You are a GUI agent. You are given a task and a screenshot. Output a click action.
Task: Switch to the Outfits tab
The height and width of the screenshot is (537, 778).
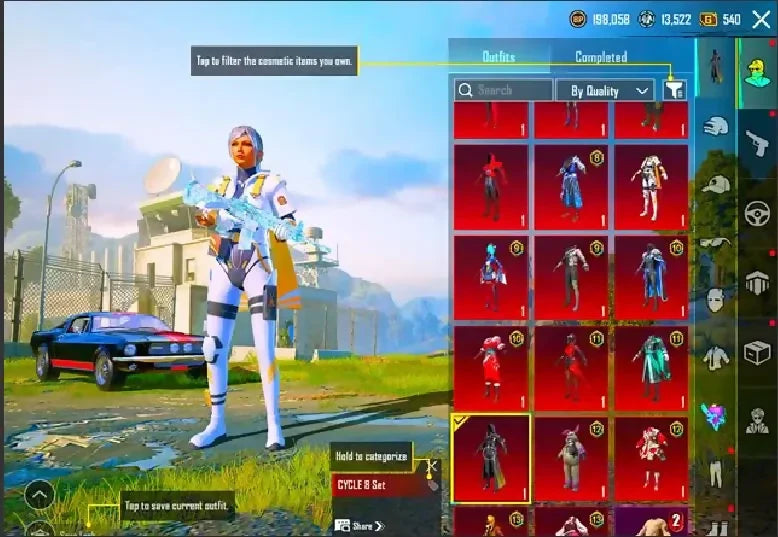click(x=498, y=57)
